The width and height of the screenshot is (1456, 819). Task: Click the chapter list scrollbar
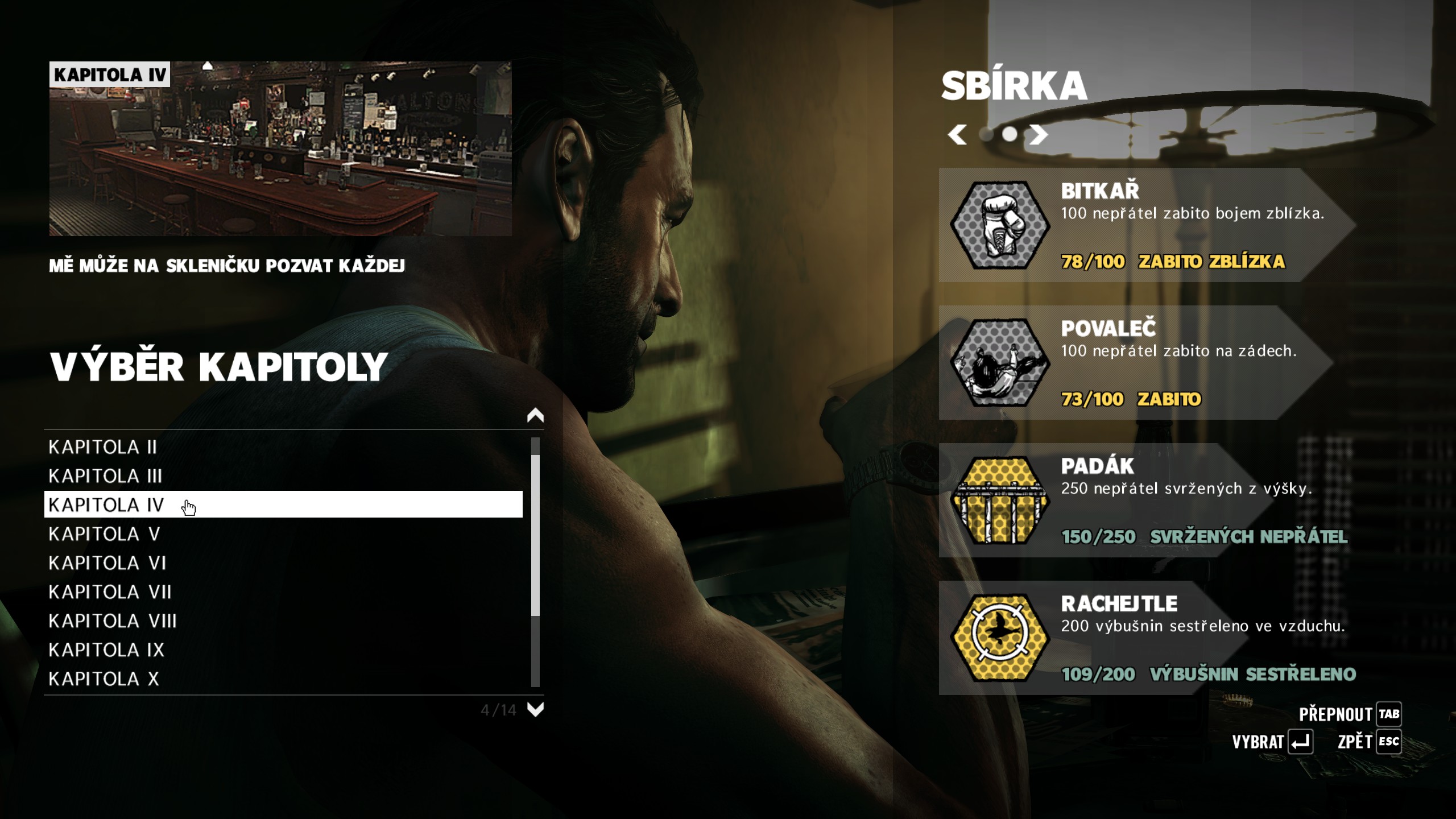pos(535,535)
